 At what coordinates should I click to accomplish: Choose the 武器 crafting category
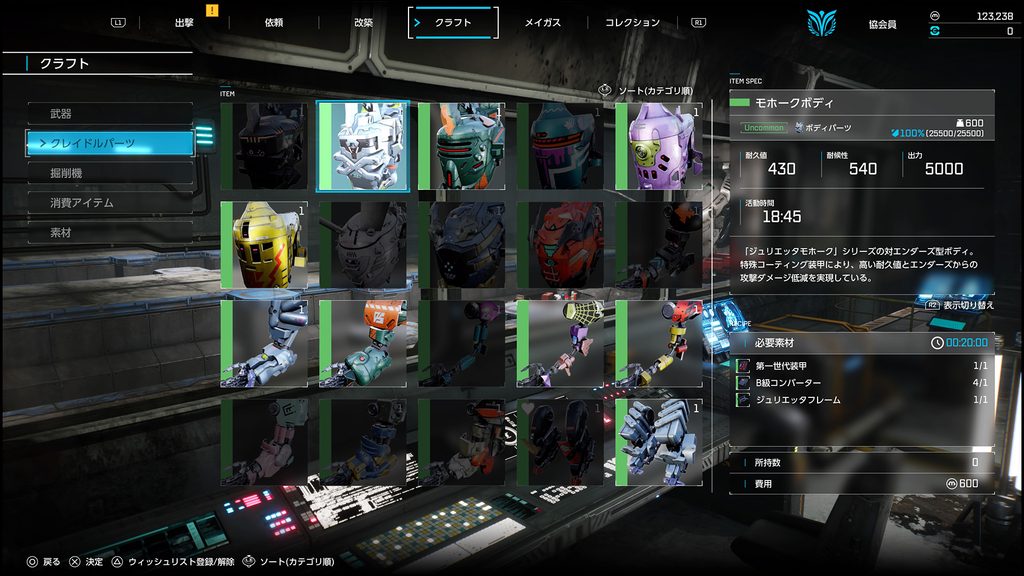[x=110, y=114]
